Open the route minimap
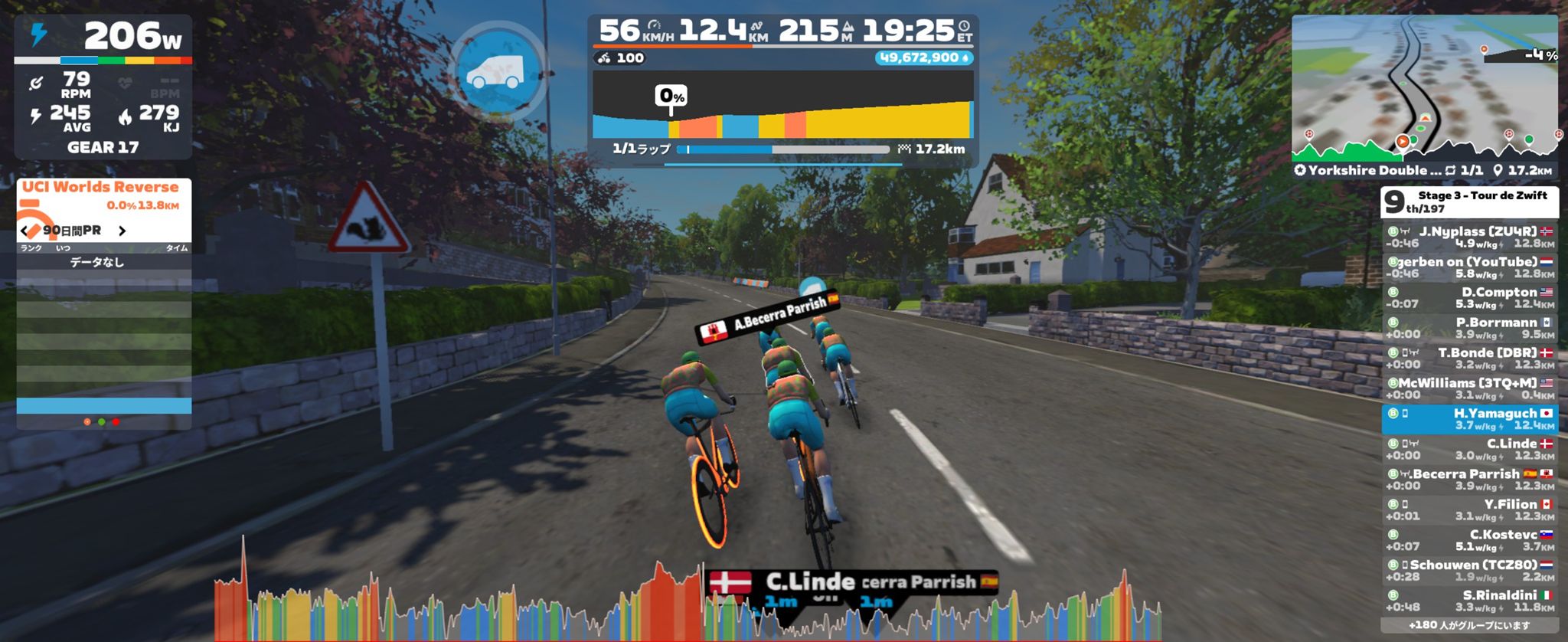The height and width of the screenshot is (642, 1568). click(x=1424, y=88)
